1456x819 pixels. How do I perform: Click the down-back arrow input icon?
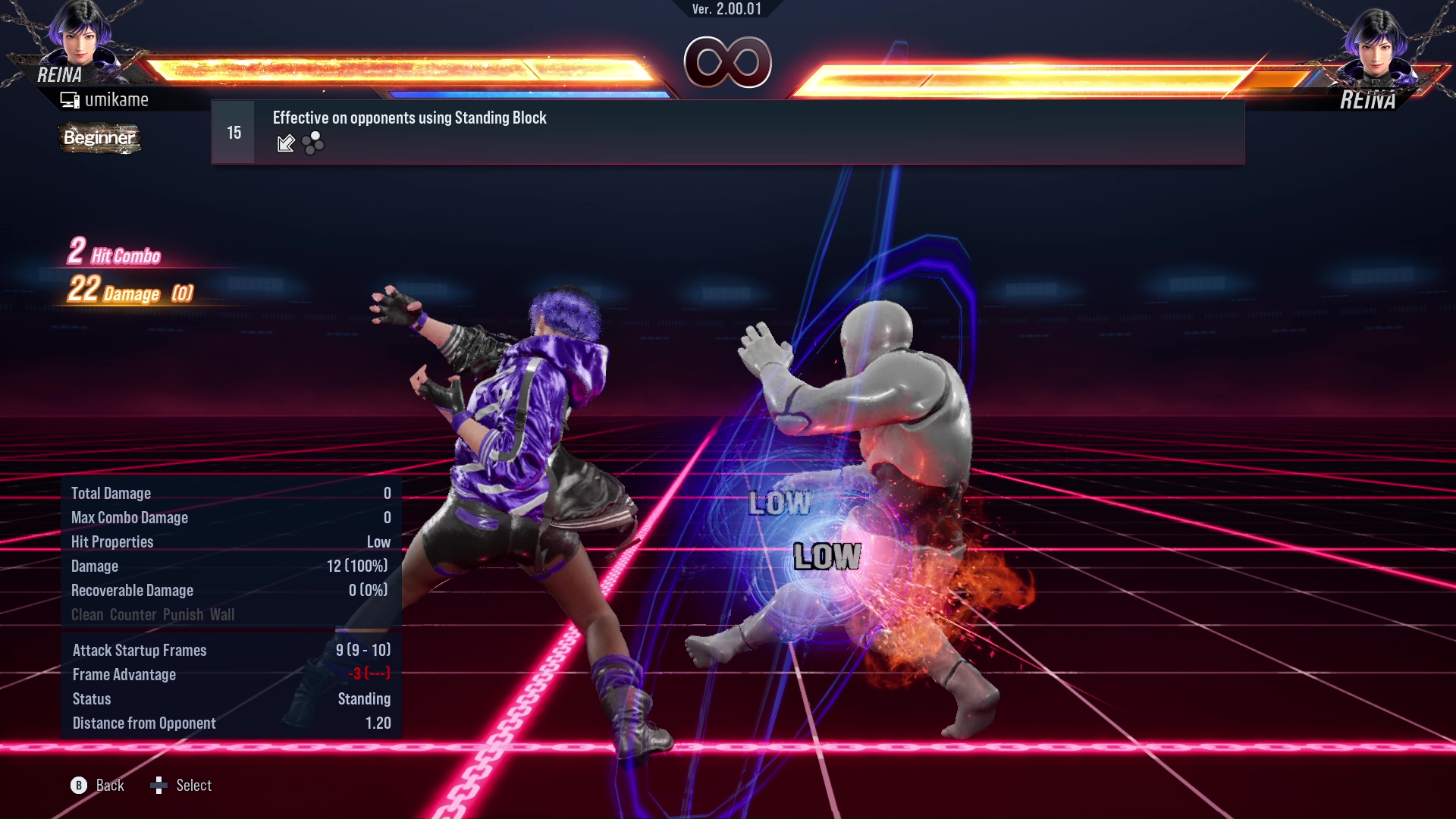pos(286,143)
